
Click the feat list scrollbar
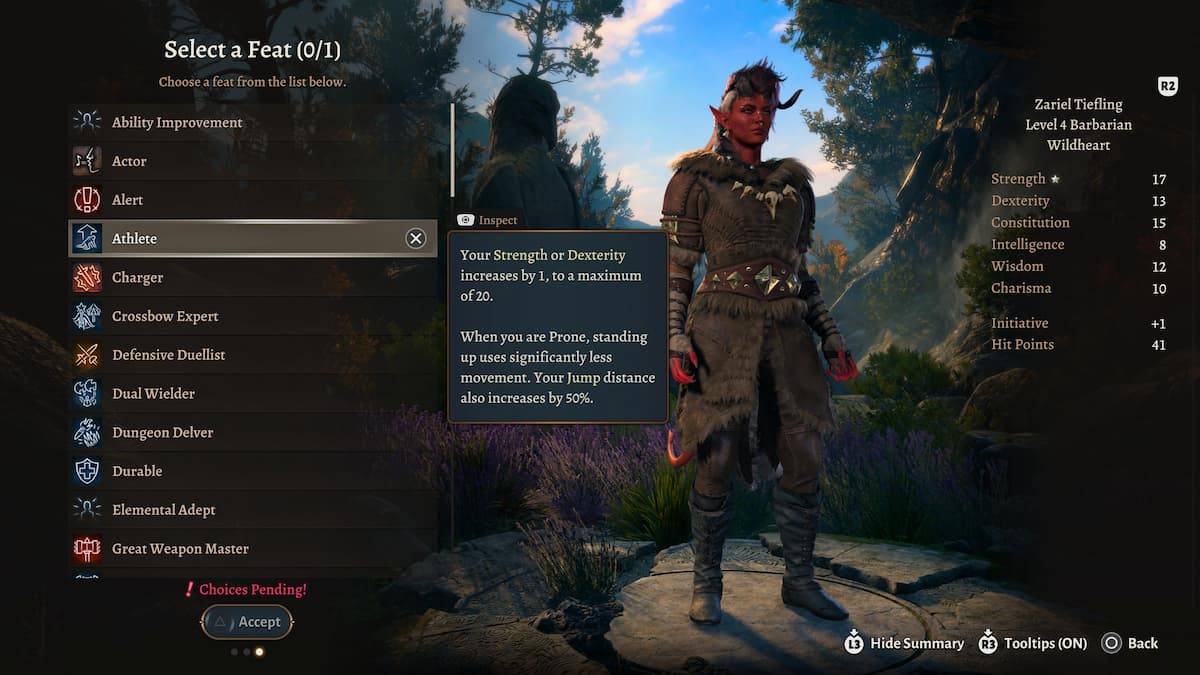pyautogui.click(x=453, y=150)
